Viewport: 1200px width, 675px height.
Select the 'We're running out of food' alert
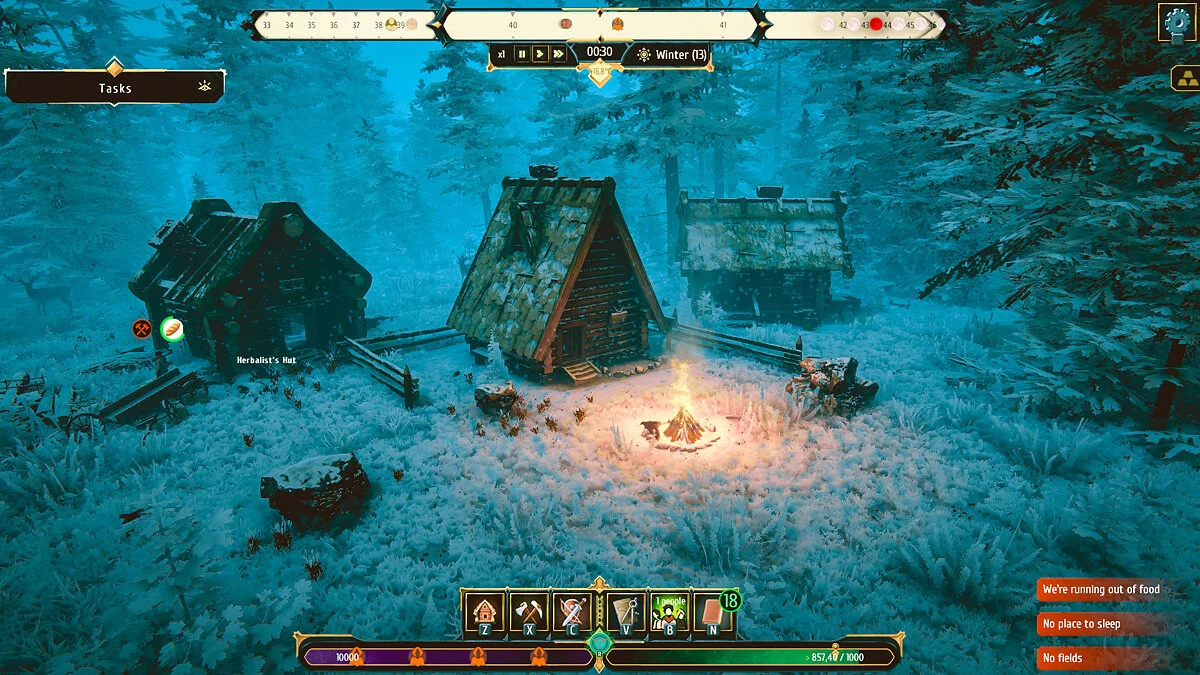[x=1100, y=590]
